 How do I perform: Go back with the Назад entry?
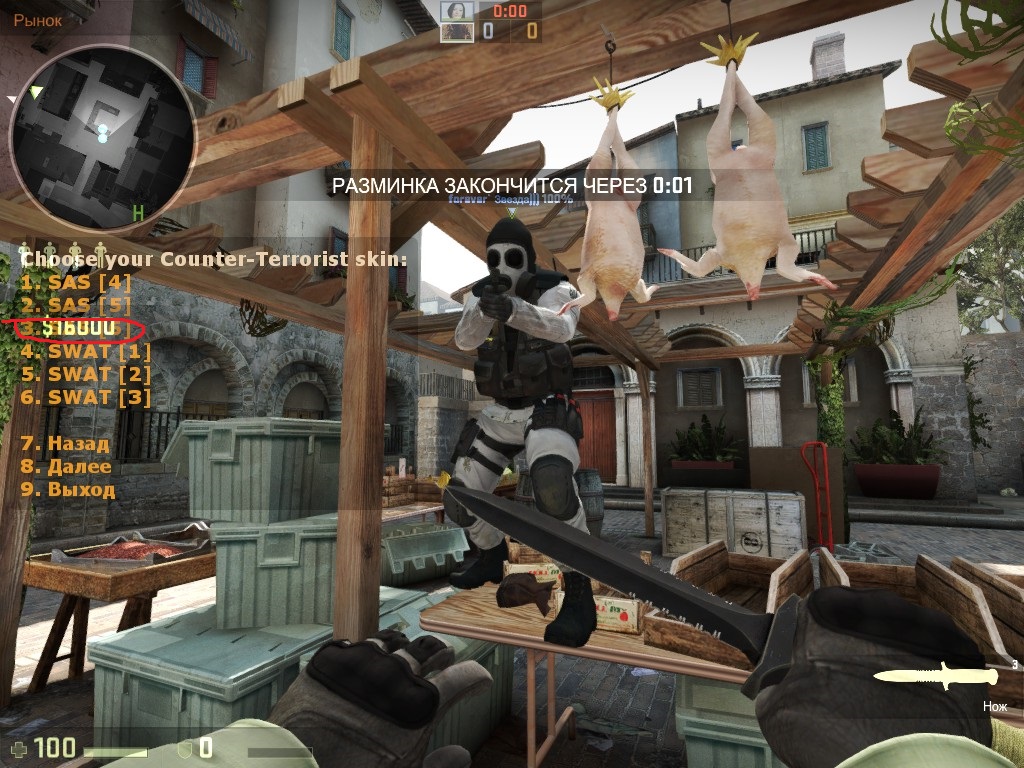pyautogui.click(x=66, y=443)
